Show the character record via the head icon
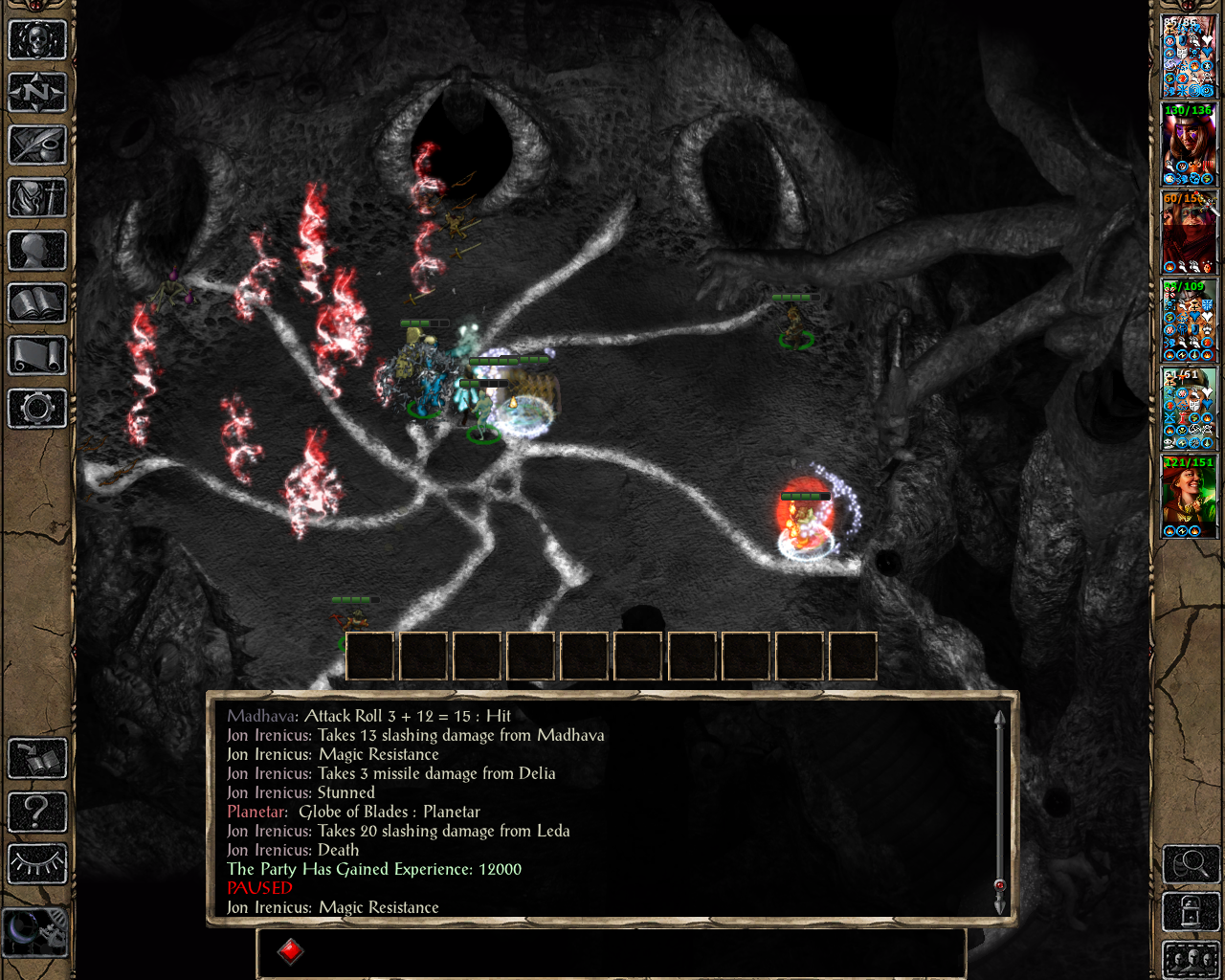This screenshot has width=1225, height=980. tap(37, 251)
